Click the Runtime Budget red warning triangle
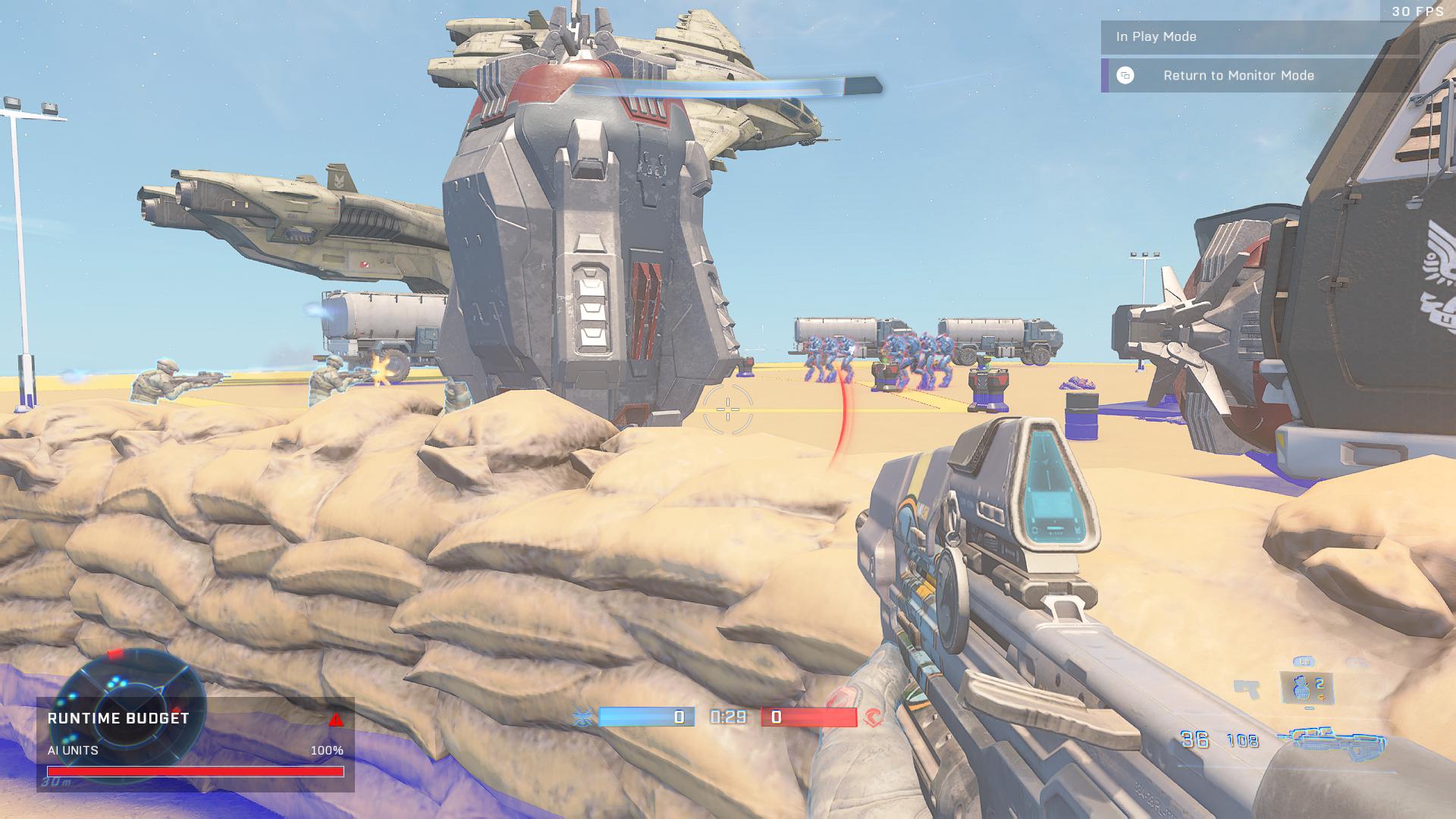 [x=336, y=720]
